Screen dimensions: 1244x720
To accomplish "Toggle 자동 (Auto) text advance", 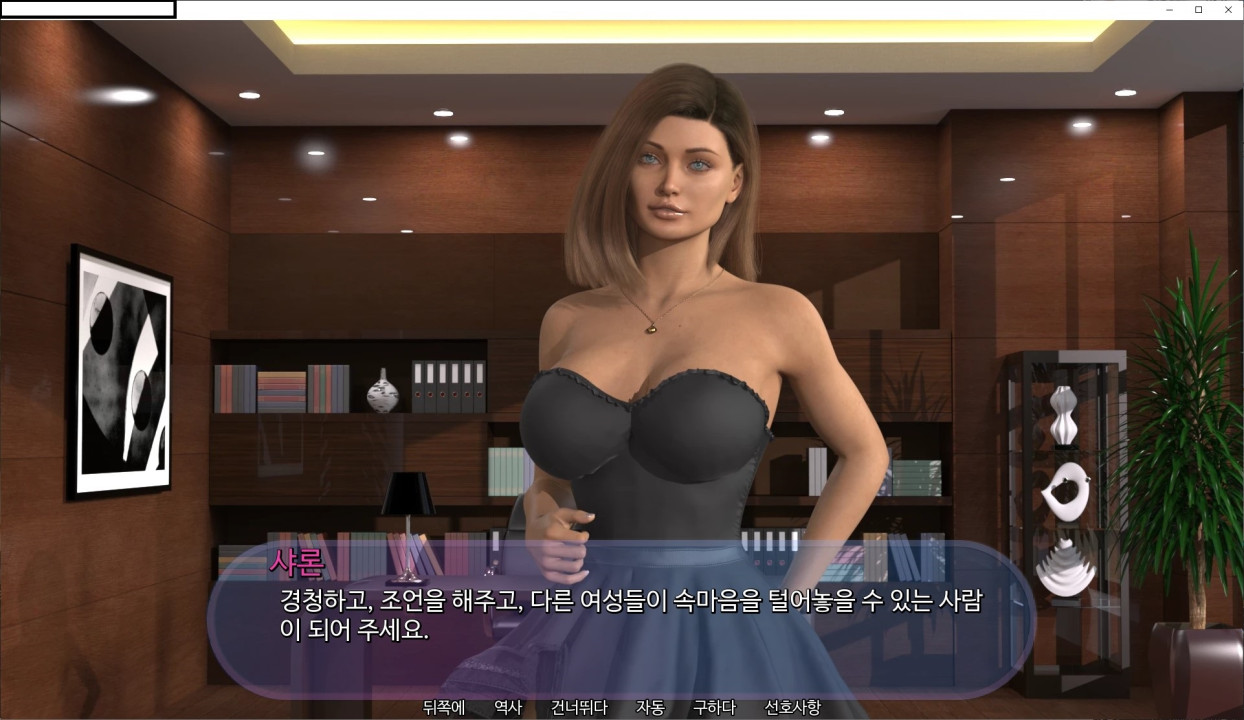I will coord(650,708).
